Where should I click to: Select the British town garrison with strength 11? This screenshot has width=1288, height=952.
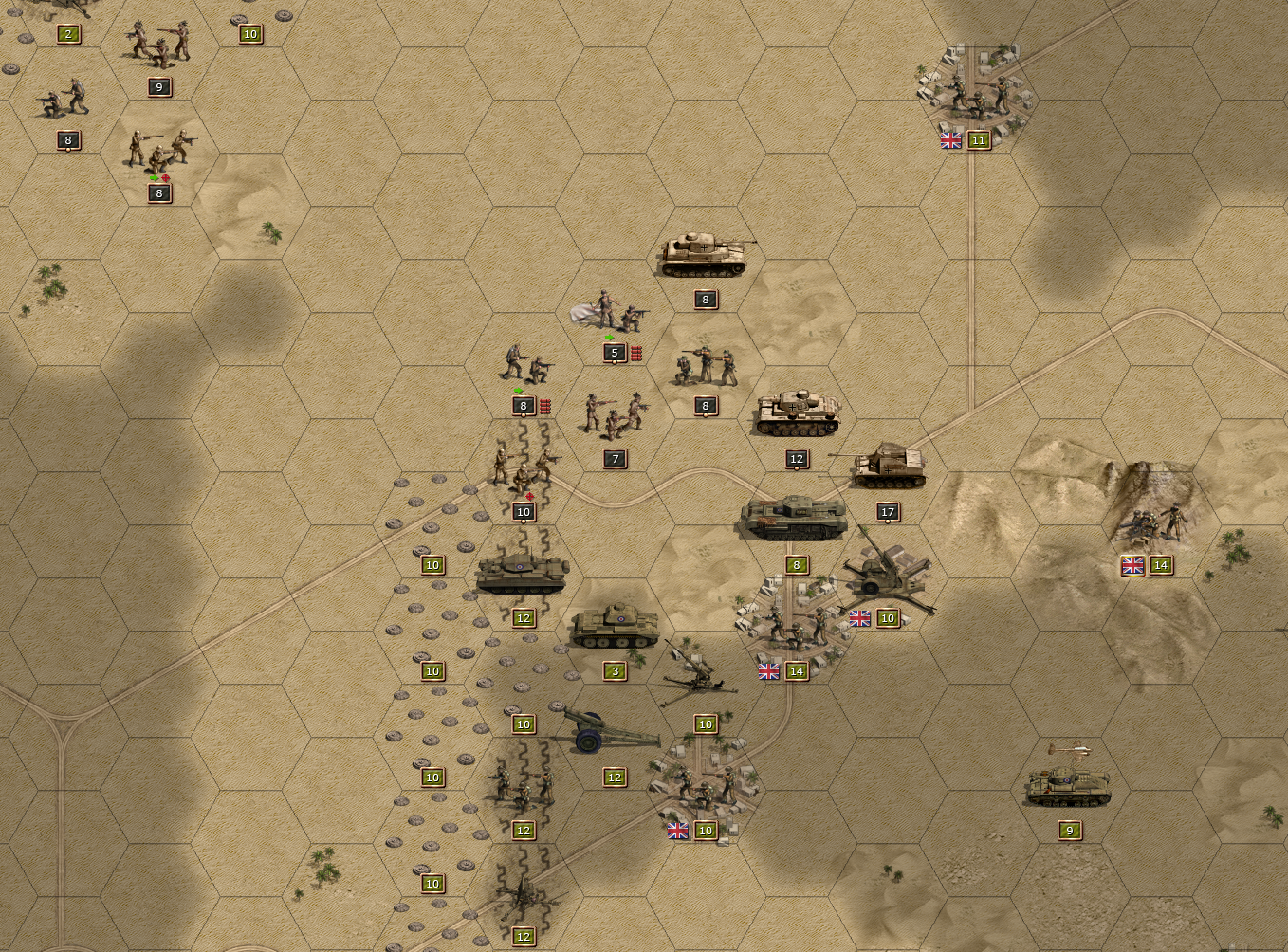tap(976, 95)
